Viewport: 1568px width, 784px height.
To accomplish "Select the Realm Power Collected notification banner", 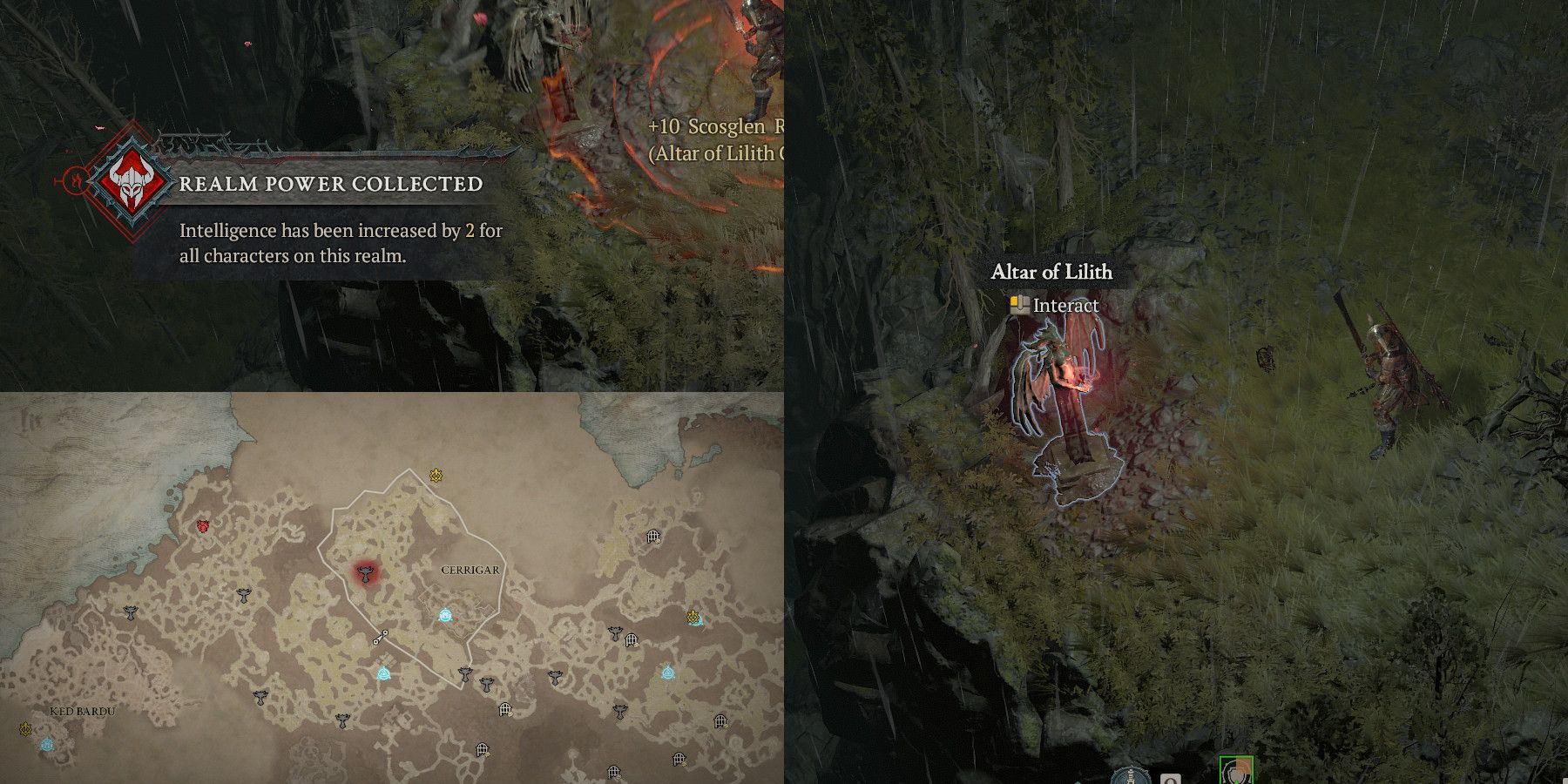I will coord(331,184).
